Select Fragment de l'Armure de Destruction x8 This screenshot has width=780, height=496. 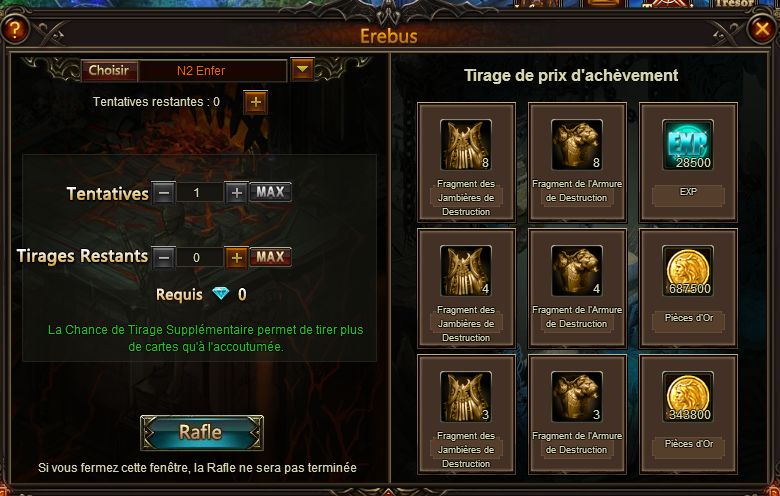pyautogui.click(x=576, y=146)
